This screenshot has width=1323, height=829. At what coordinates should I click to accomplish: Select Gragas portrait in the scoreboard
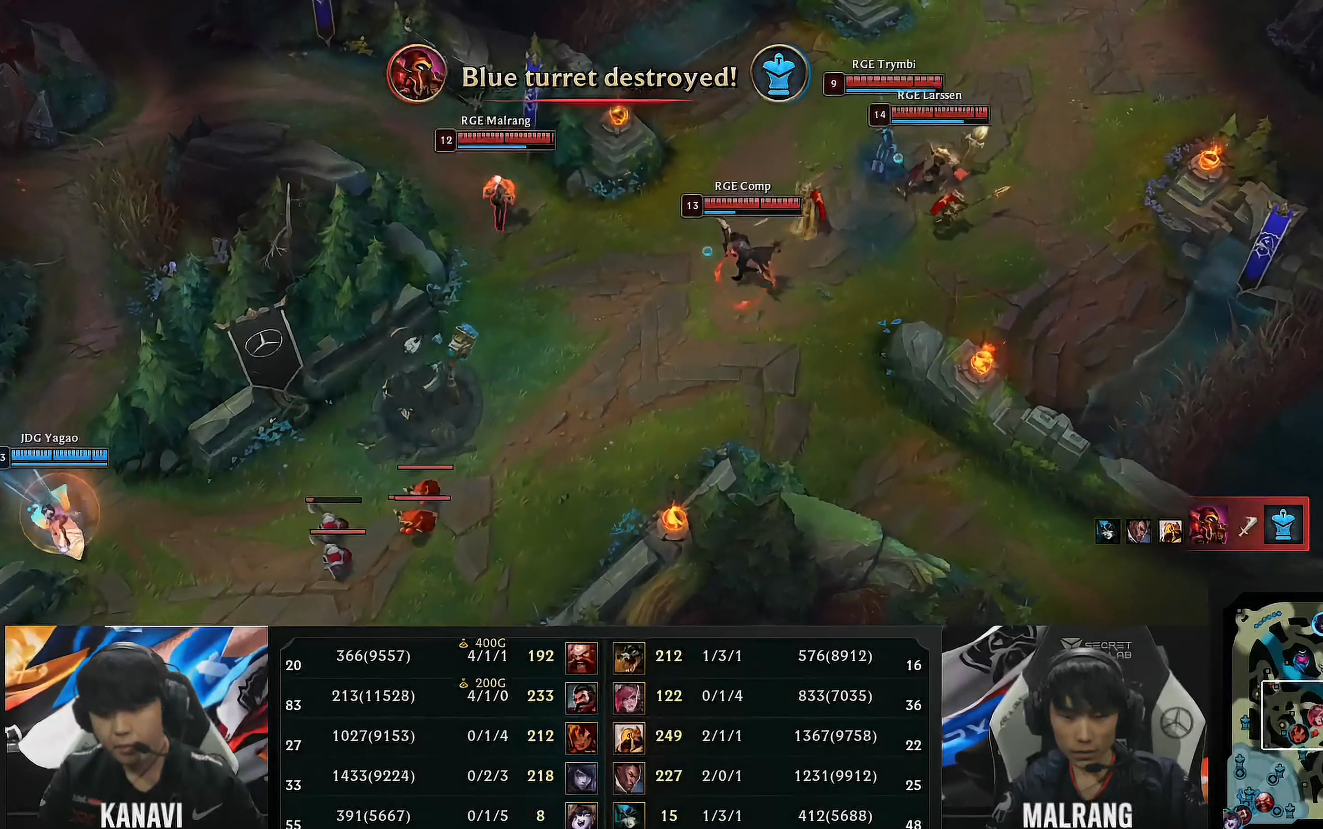pos(581,657)
